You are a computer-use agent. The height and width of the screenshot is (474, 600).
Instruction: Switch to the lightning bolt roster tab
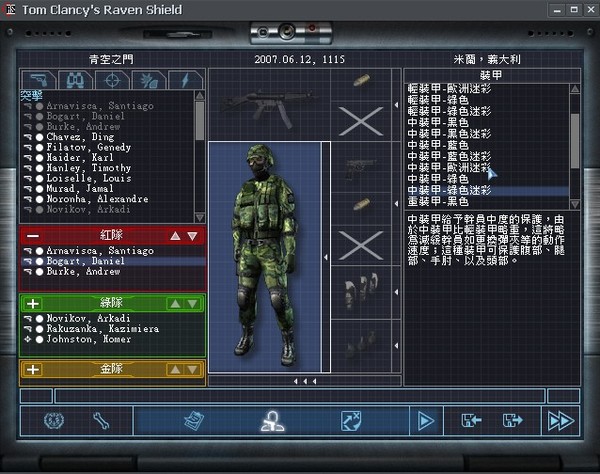pyautogui.click(x=185, y=79)
